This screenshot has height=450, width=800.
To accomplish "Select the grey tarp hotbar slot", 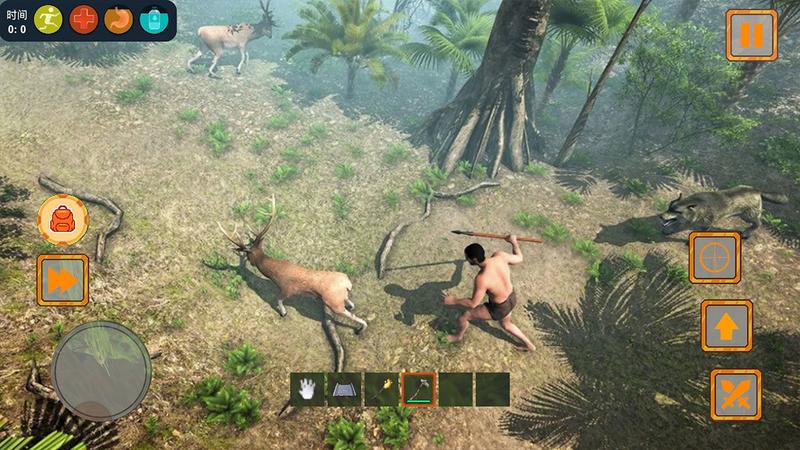I will [345, 389].
